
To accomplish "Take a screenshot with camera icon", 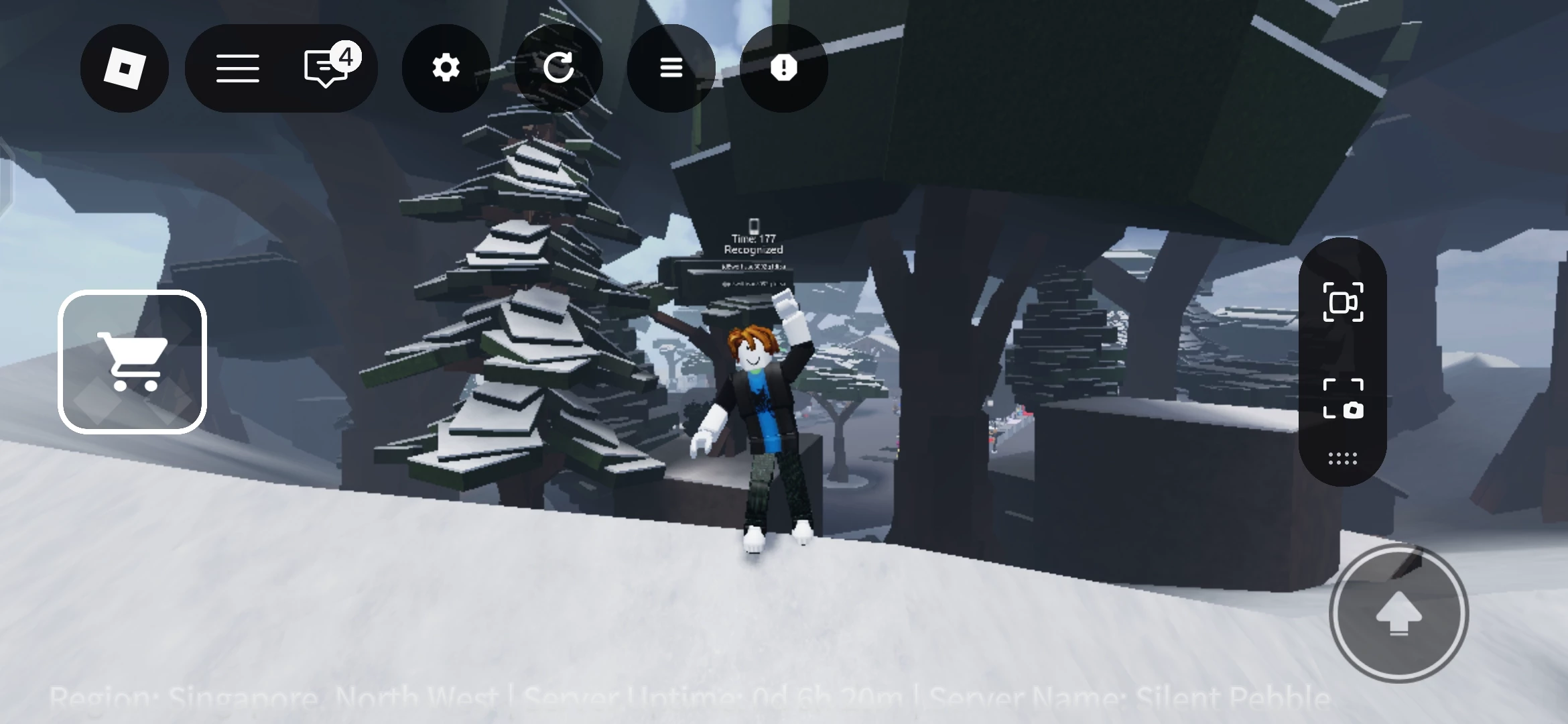I will point(1343,399).
